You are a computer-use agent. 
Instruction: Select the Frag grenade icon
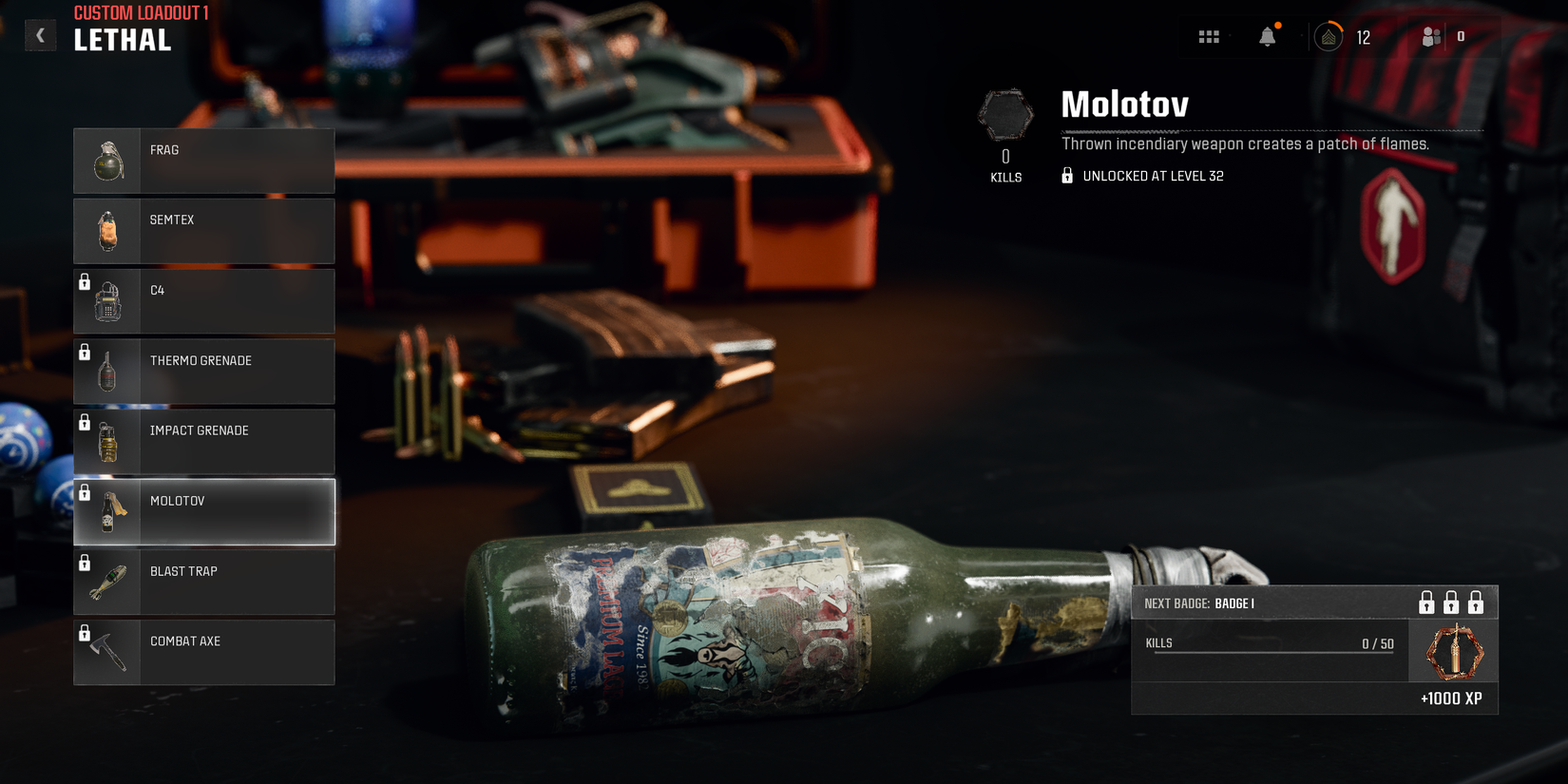click(x=107, y=160)
